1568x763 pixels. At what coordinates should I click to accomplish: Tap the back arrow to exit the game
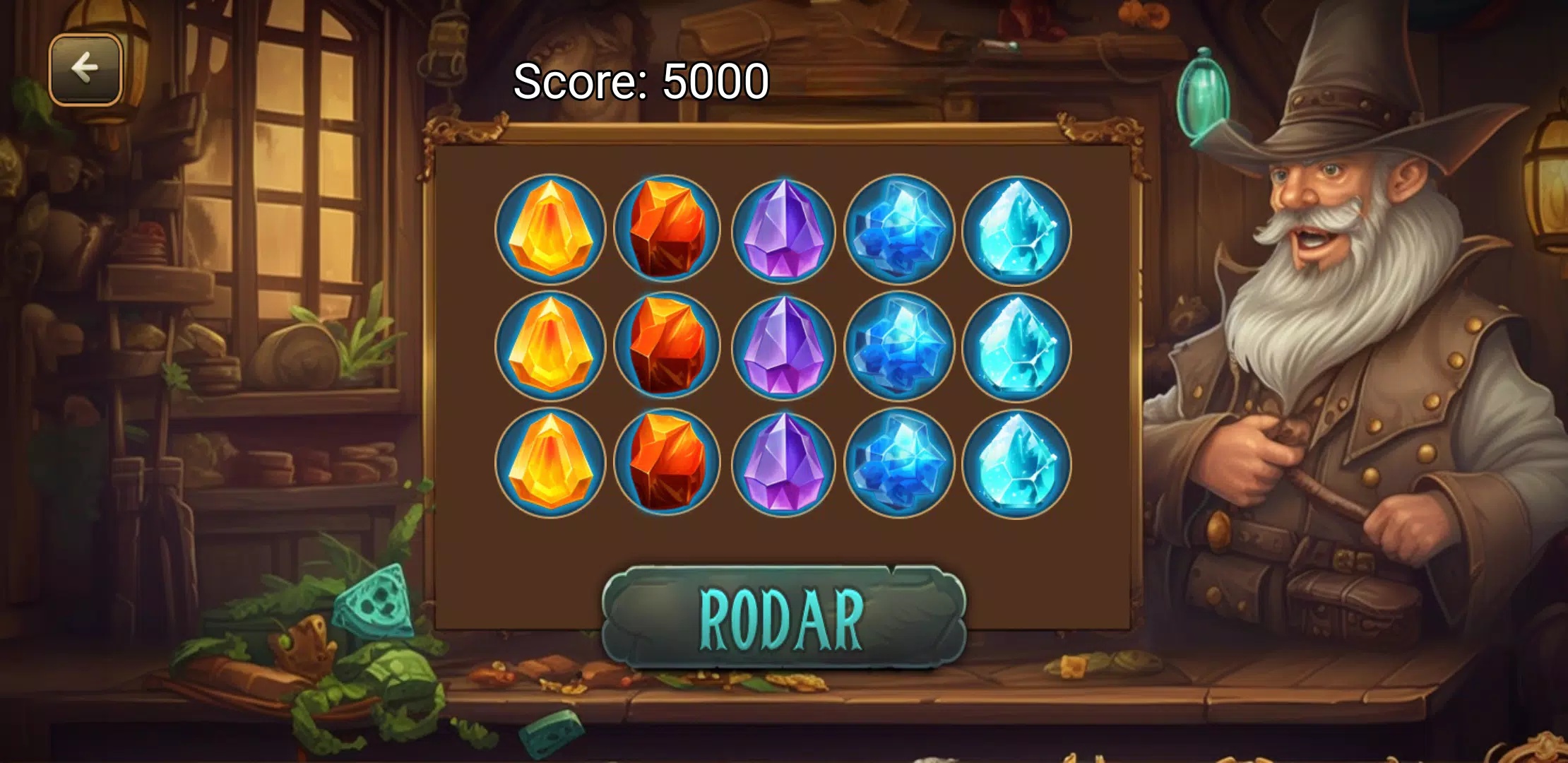[86, 68]
